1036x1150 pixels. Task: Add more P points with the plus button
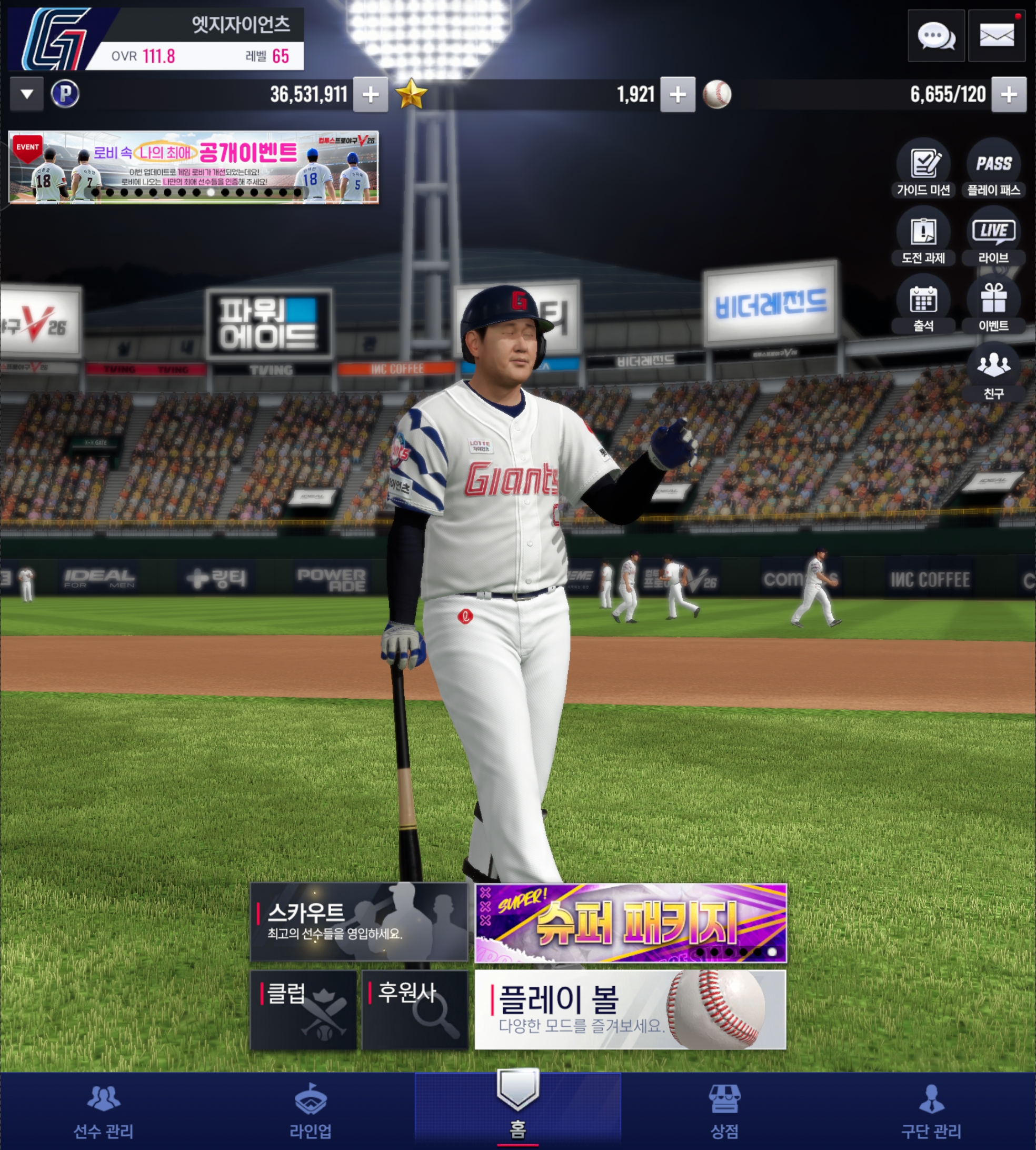pyautogui.click(x=371, y=94)
